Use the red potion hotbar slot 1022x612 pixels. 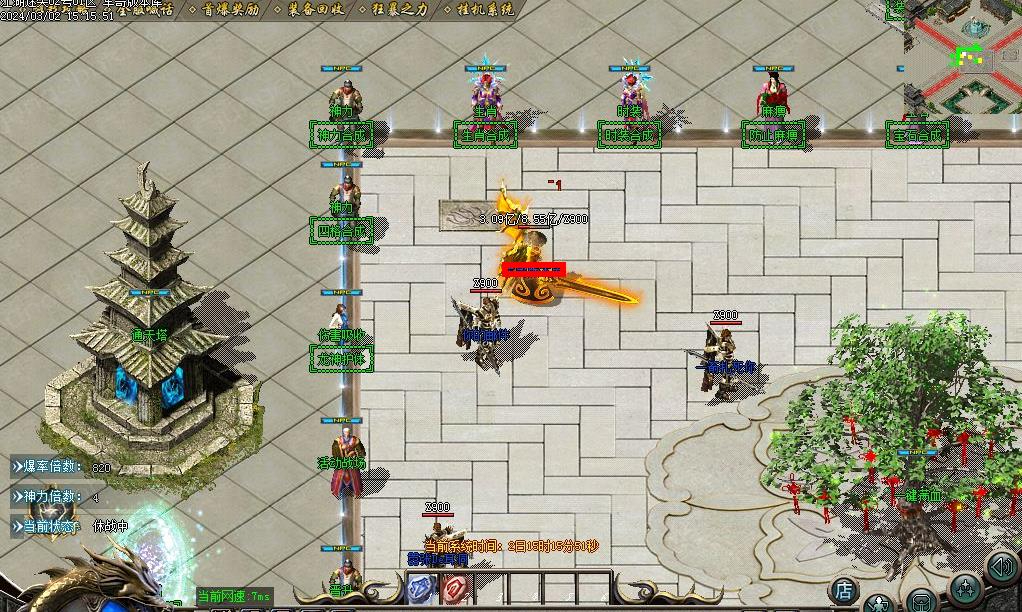click(454, 589)
